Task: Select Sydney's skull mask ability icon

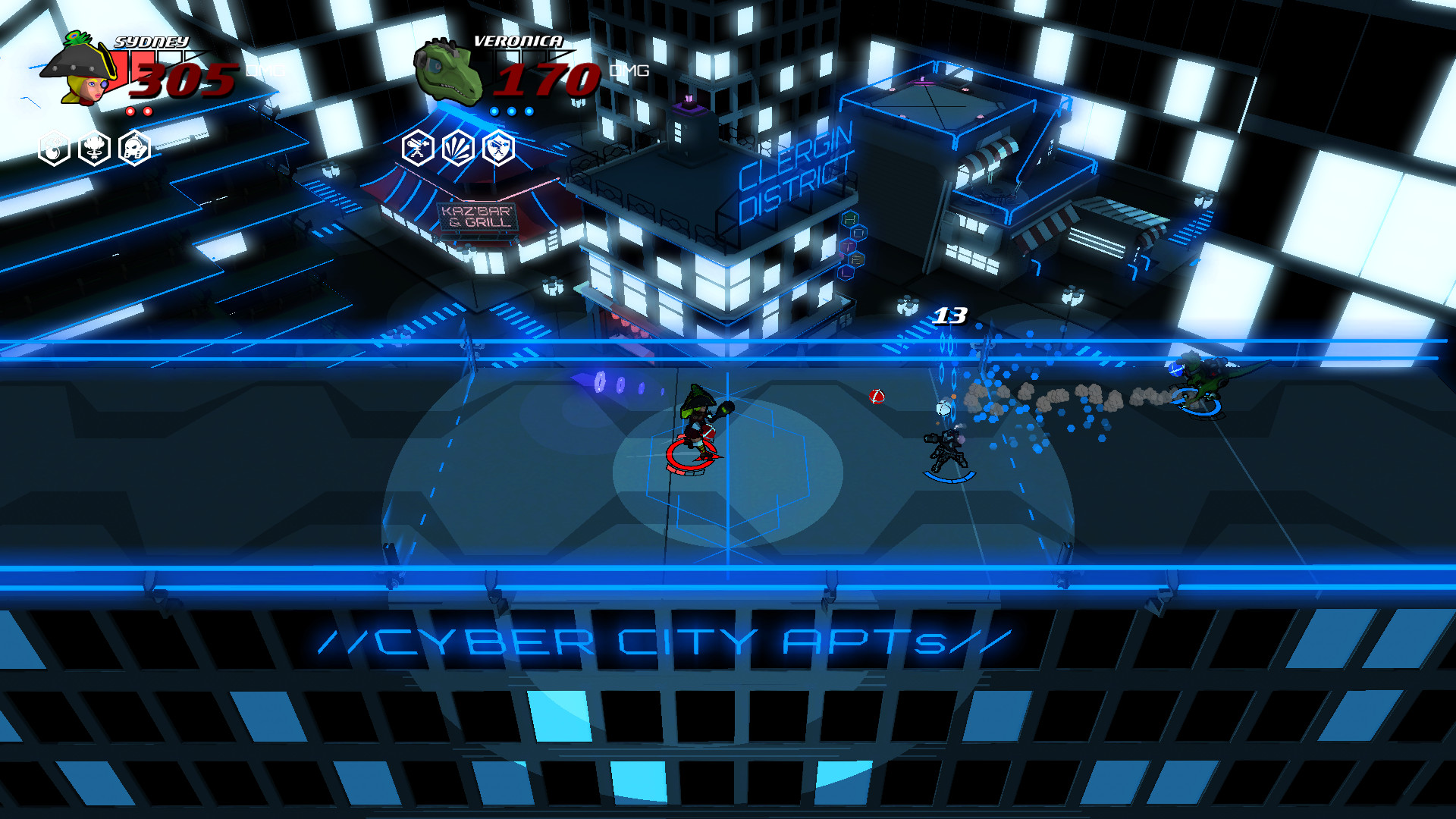Action: (x=133, y=149)
